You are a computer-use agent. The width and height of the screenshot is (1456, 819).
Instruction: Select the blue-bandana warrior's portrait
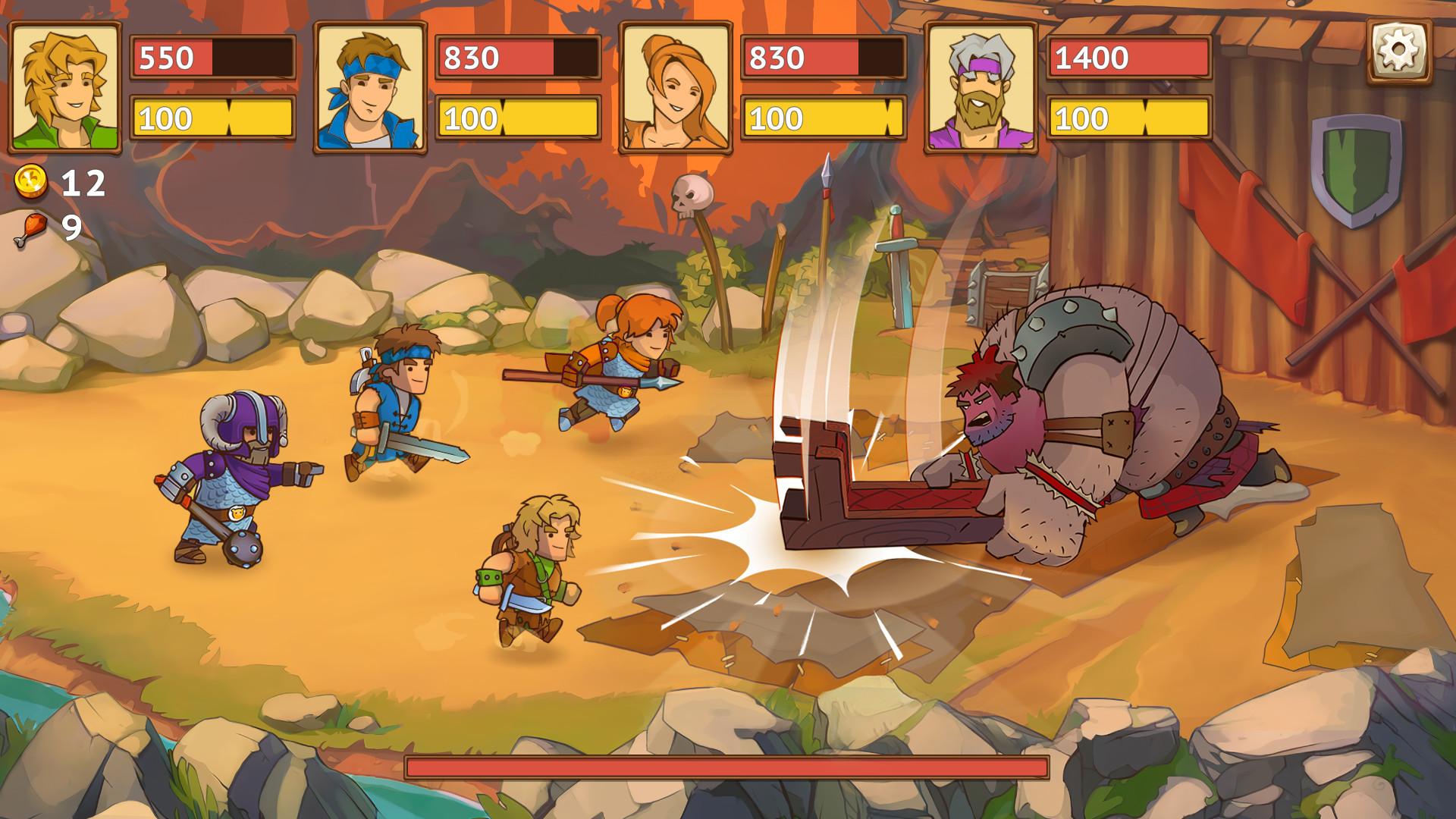(x=369, y=85)
